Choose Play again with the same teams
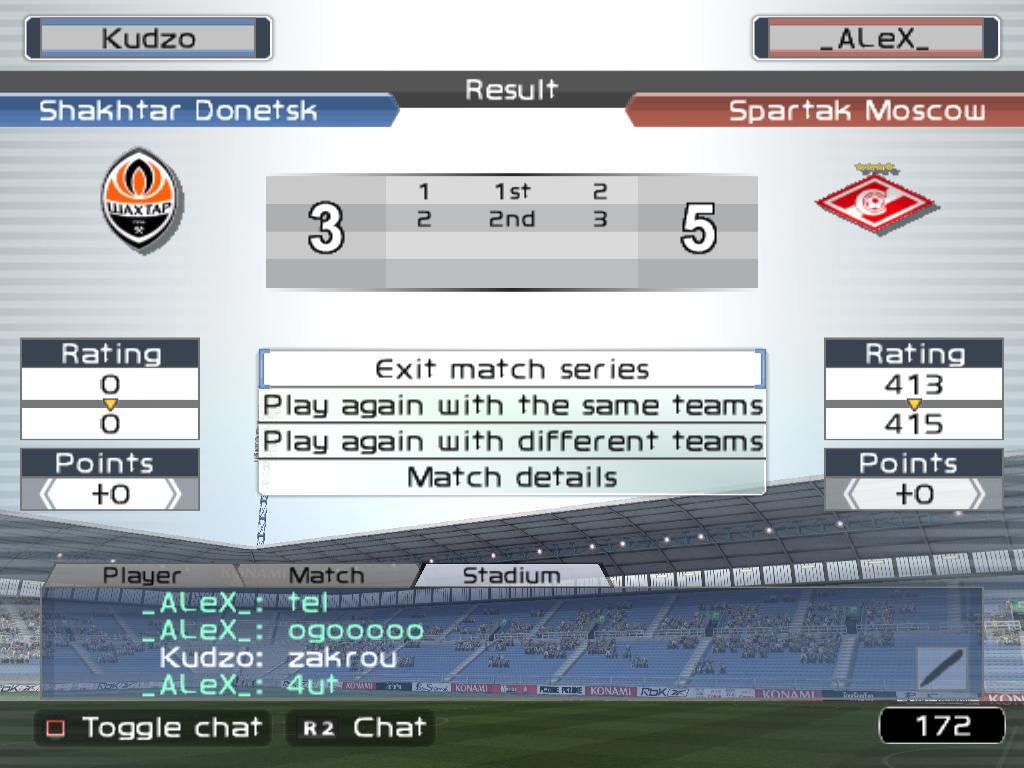1024x768 pixels. click(512, 406)
